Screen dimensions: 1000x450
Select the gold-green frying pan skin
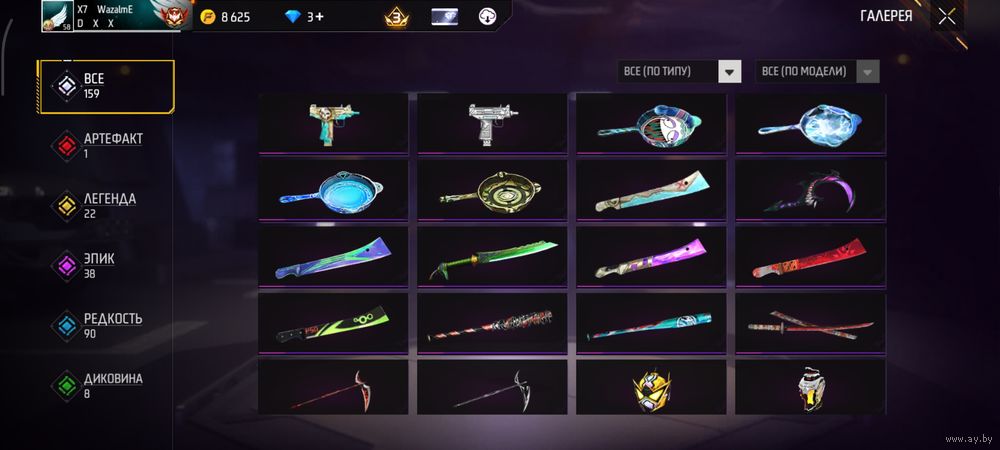pos(492,188)
